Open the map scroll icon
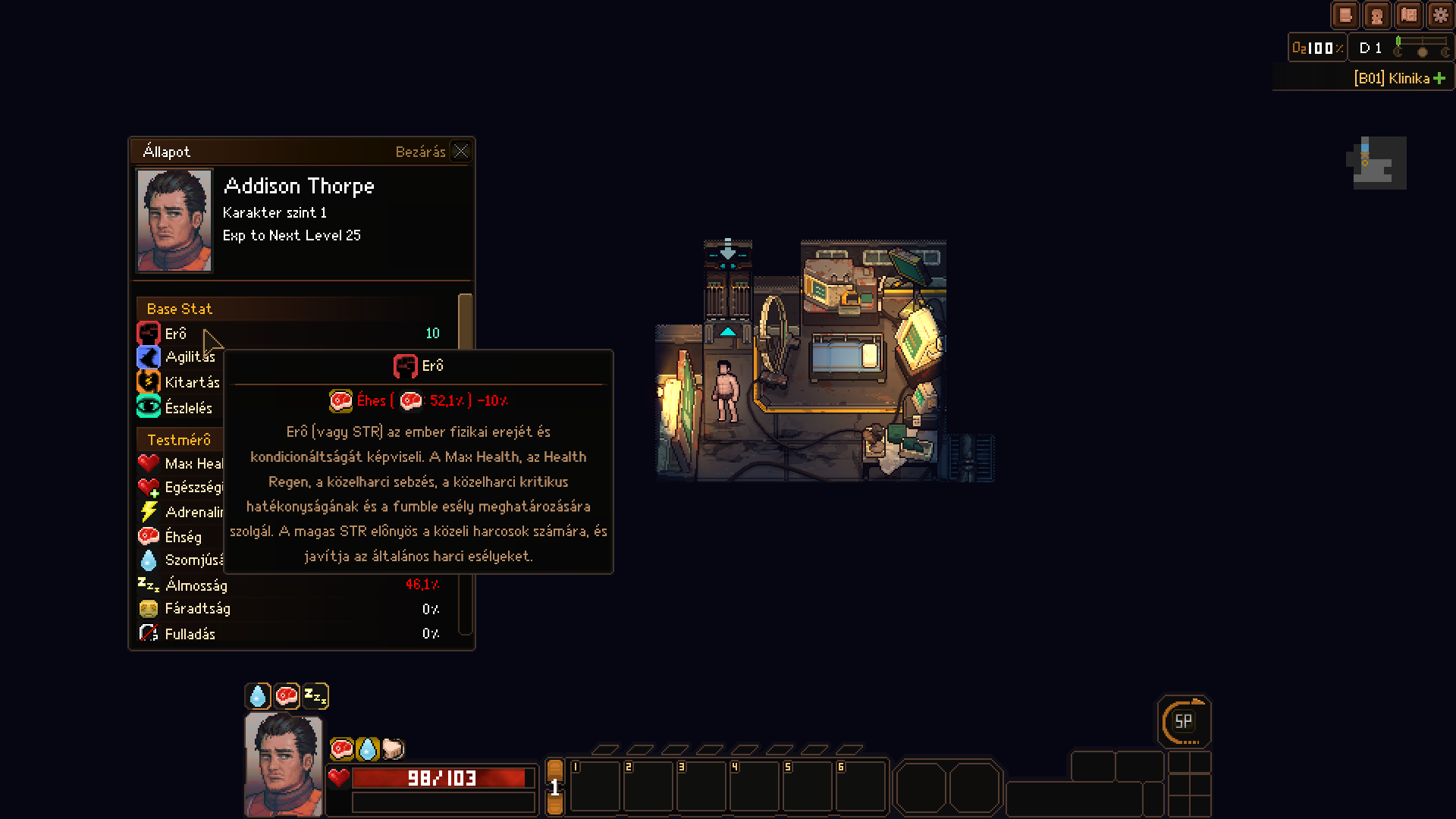This screenshot has width=1456, height=819. [x=1409, y=15]
